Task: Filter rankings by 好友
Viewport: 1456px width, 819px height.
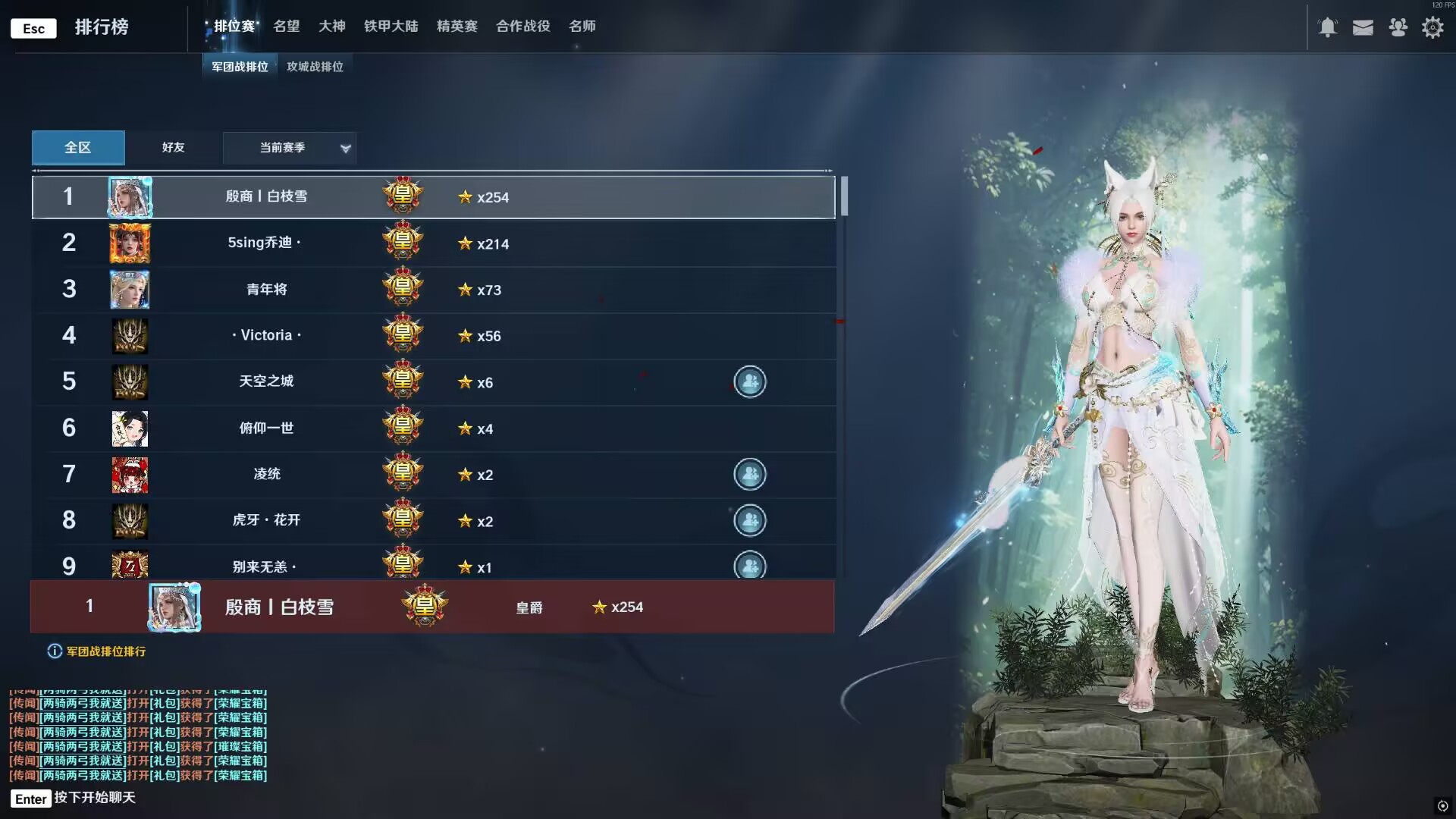Action: click(173, 147)
